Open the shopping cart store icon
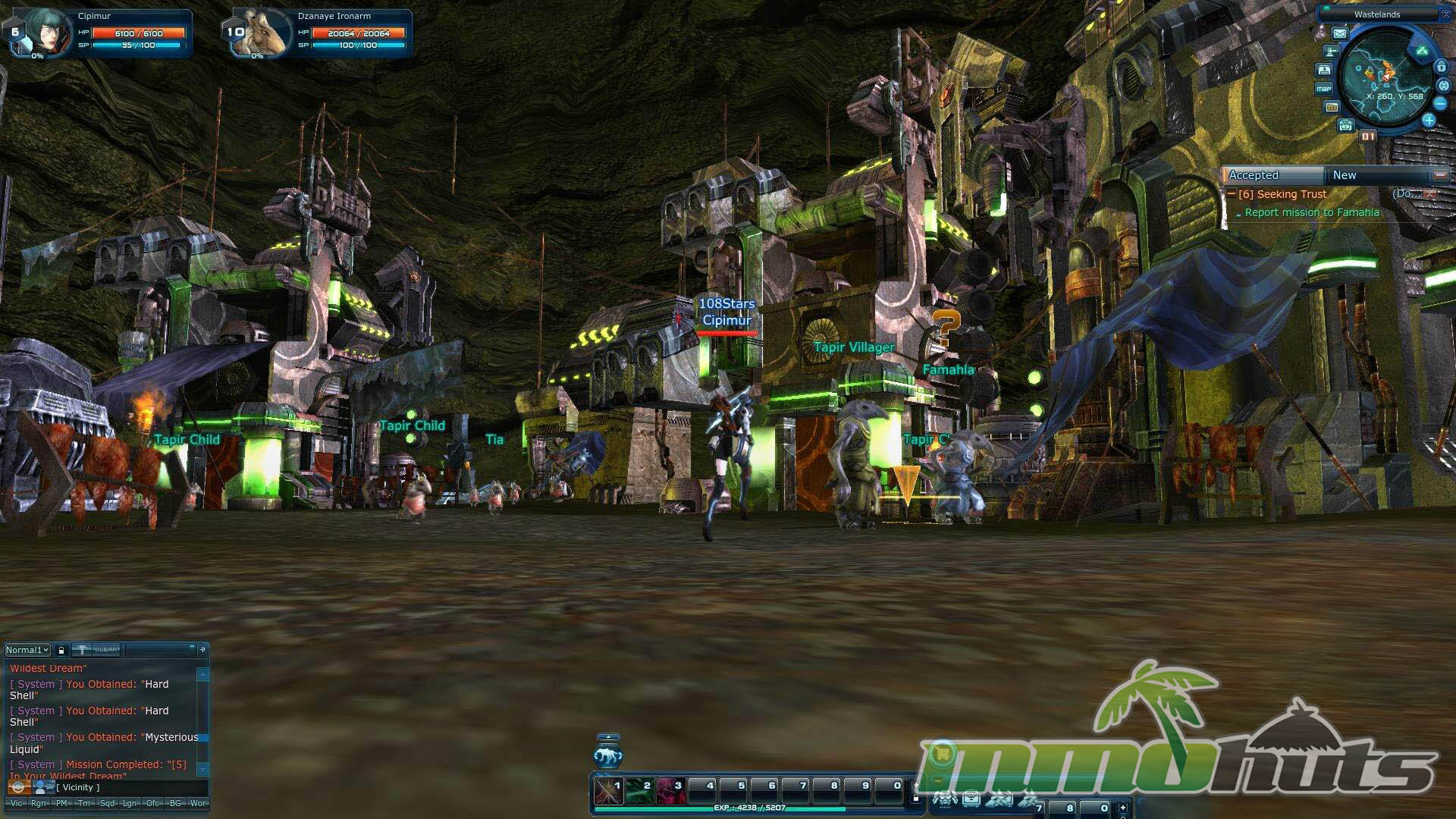 click(x=943, y=753)
